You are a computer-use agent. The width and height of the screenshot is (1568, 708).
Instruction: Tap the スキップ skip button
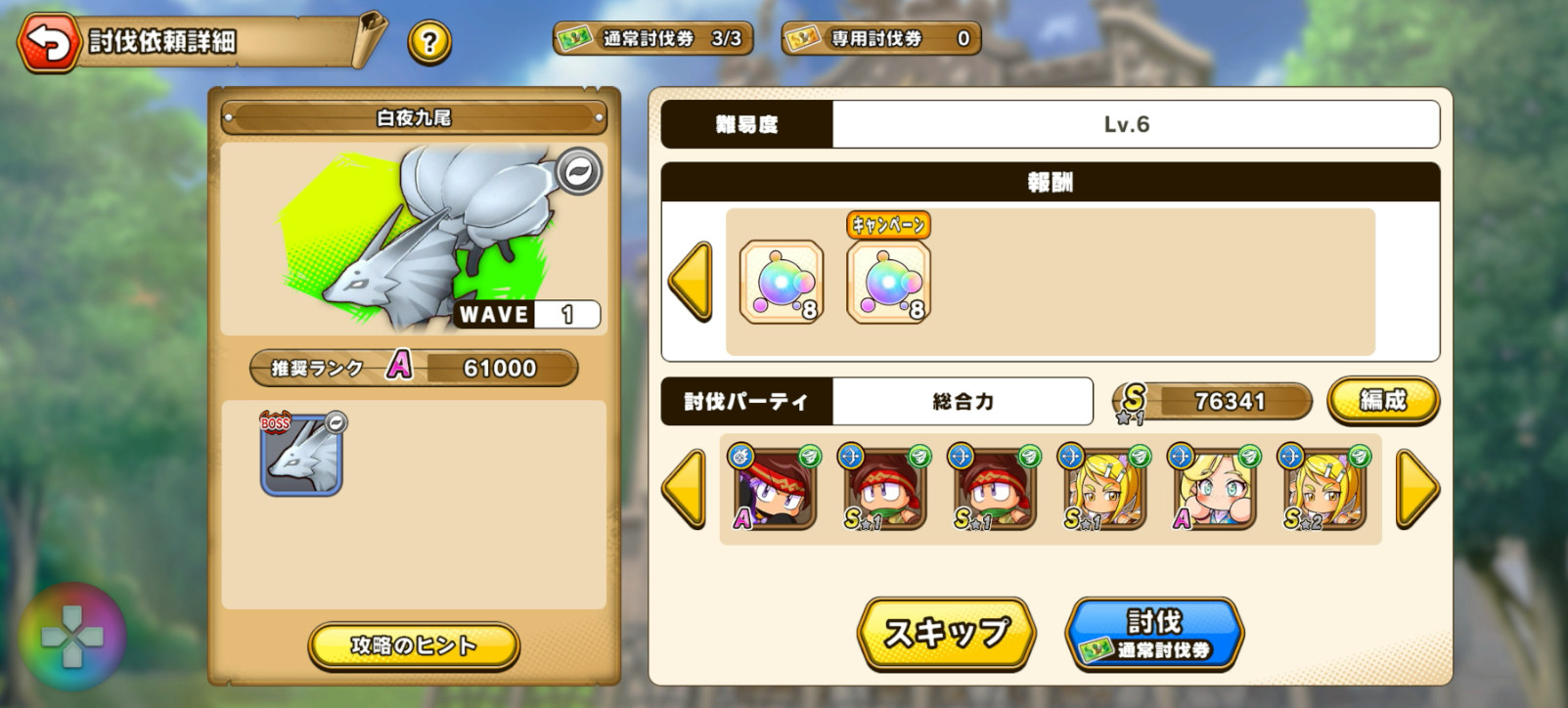(946, 633)
